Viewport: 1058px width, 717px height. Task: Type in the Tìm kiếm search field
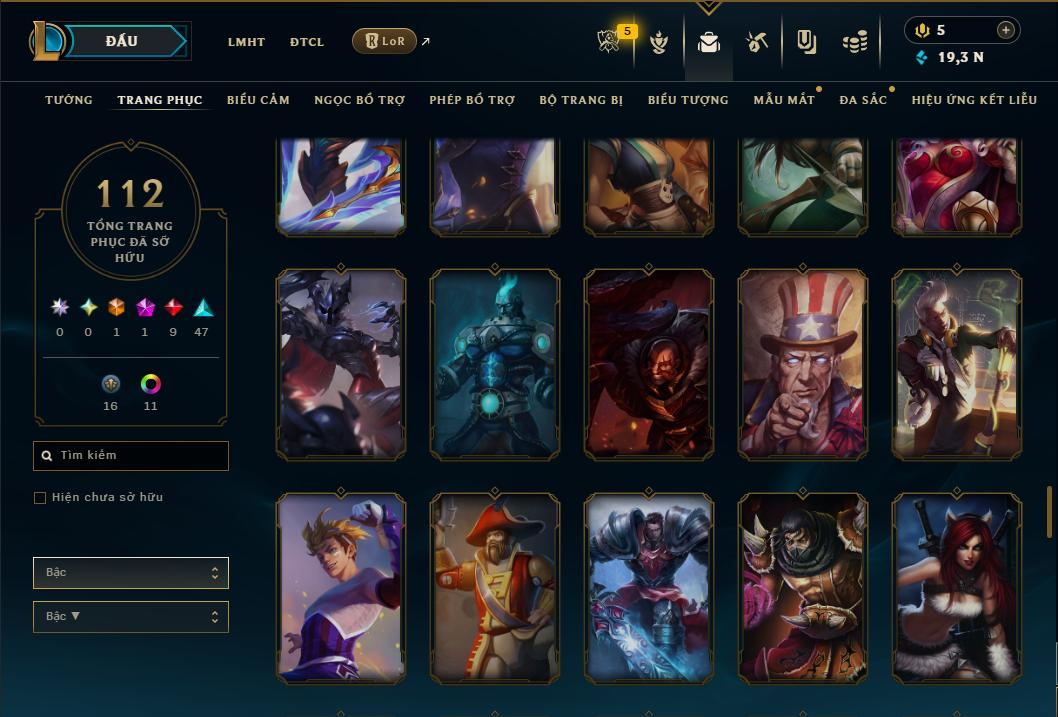pyautogui.click(x=140, y=456)
